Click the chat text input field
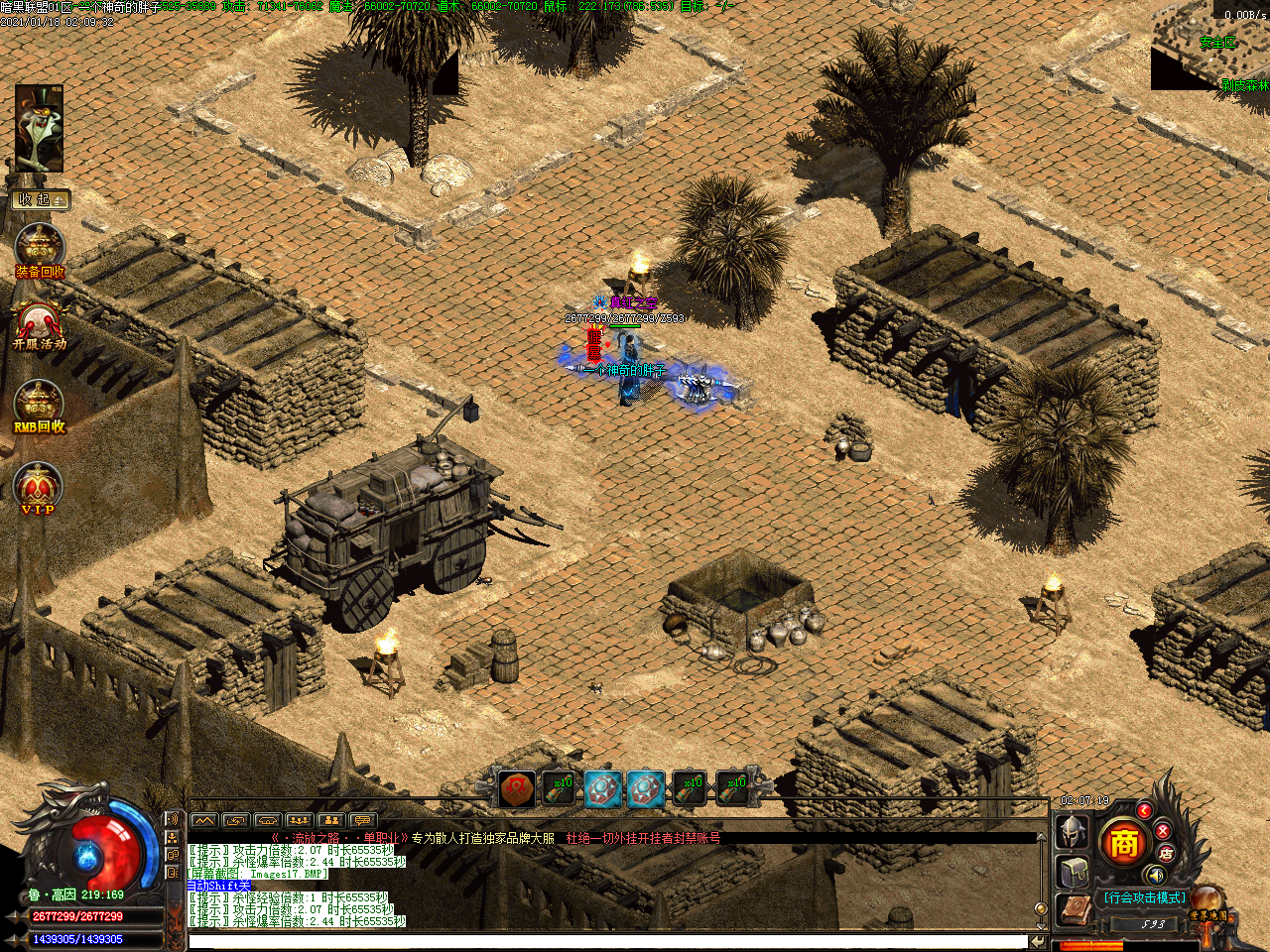Viewport: 1270px width, 952px height. point(607,941)
